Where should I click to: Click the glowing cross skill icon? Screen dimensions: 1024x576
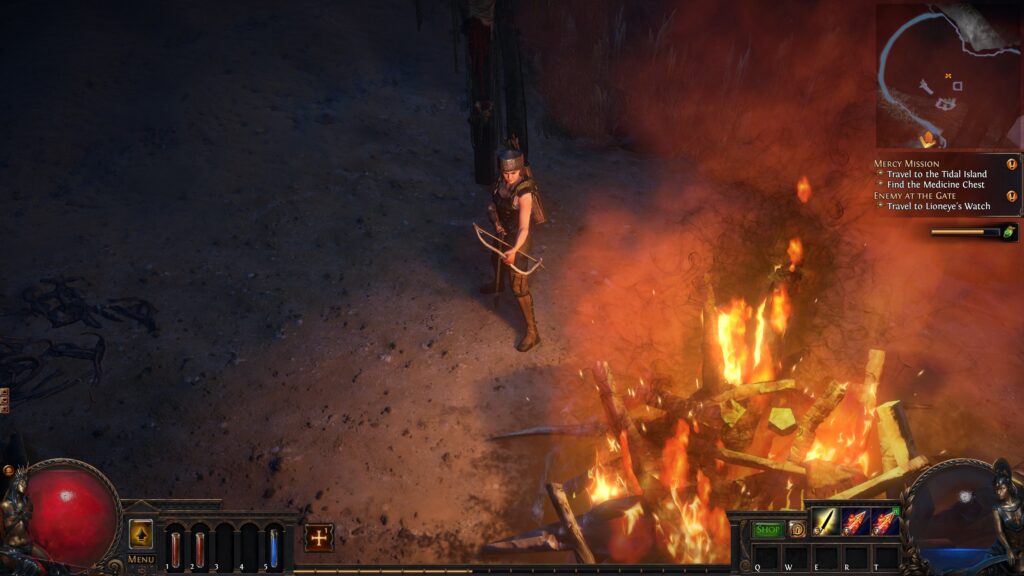pyautogui.click(x=319, y=537)
